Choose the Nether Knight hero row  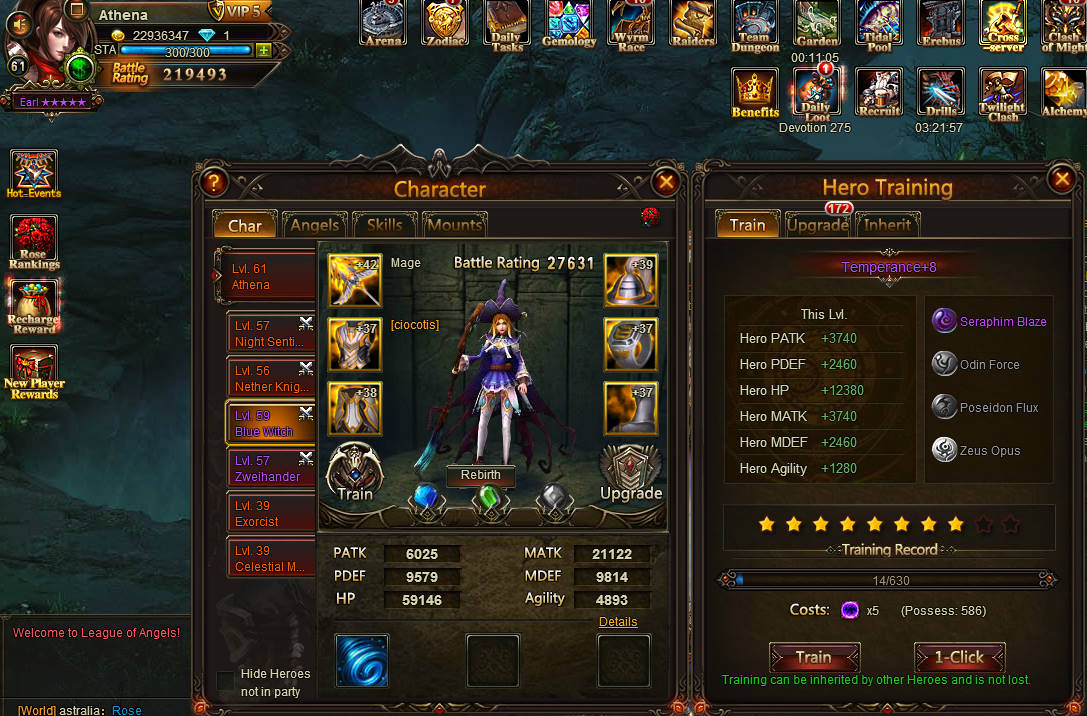click(265, 378)
